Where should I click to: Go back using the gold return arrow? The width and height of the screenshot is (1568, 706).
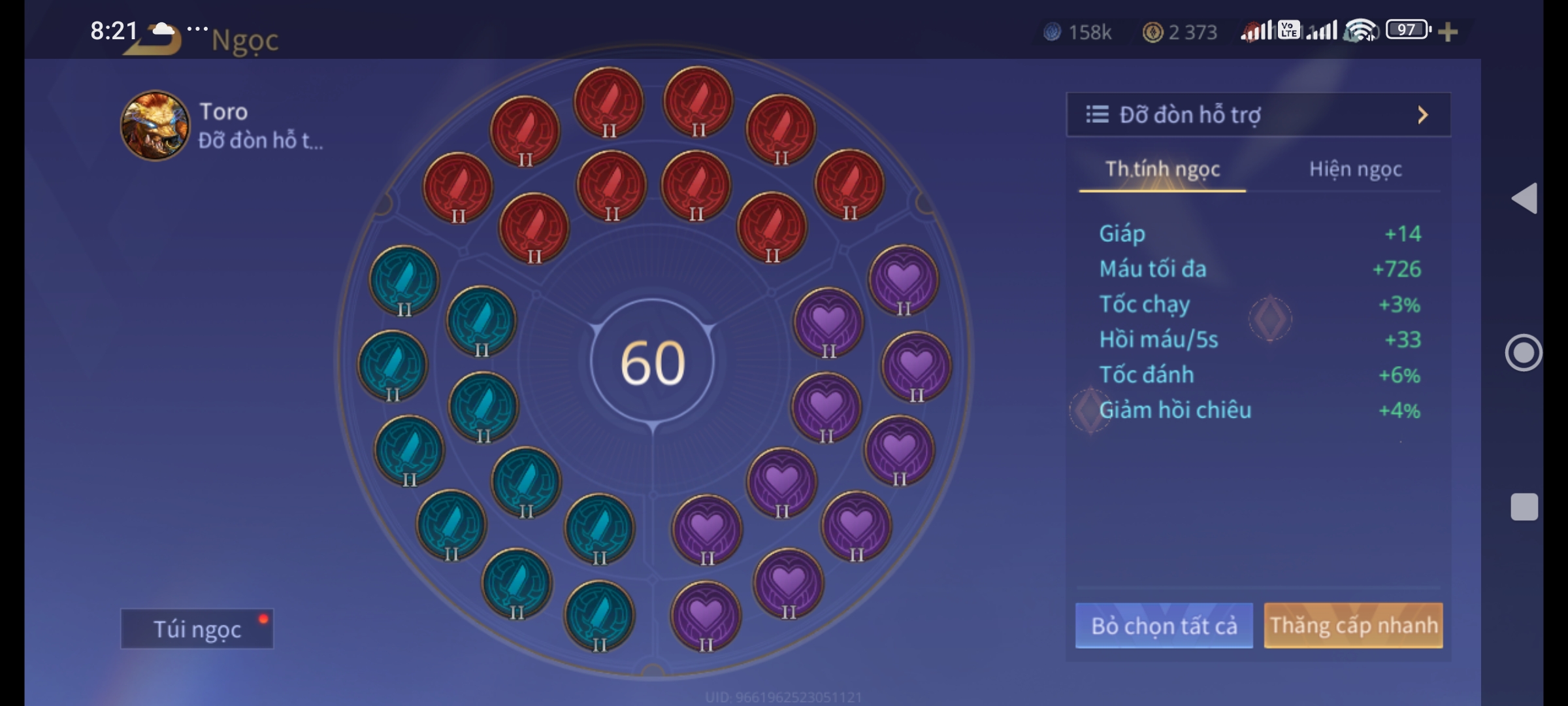(157, 41)
